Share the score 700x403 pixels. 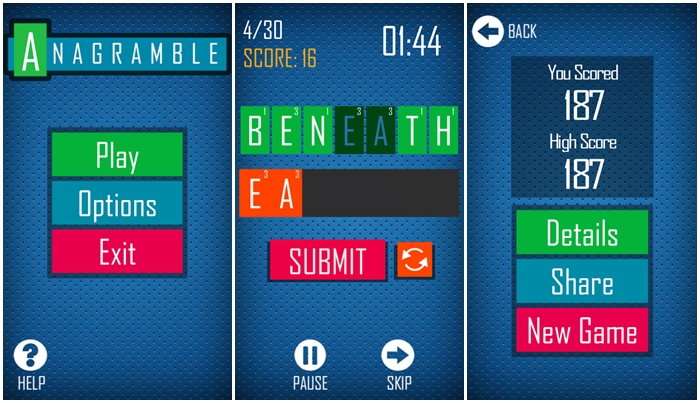pos(582,281)
